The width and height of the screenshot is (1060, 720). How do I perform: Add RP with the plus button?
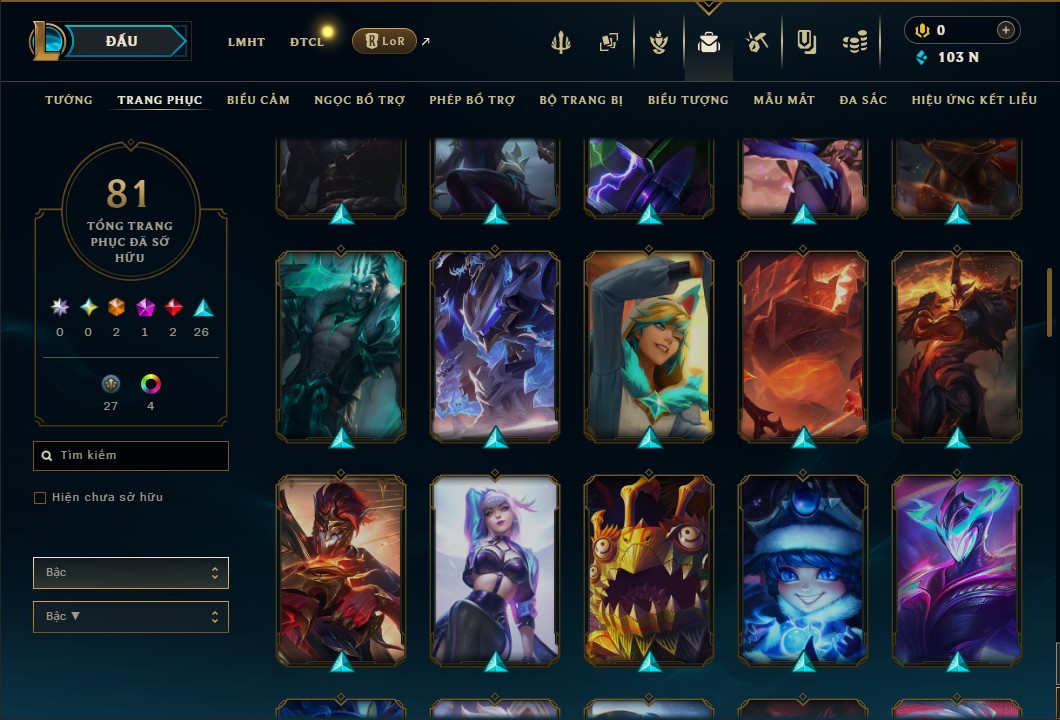pos(1006,30)
